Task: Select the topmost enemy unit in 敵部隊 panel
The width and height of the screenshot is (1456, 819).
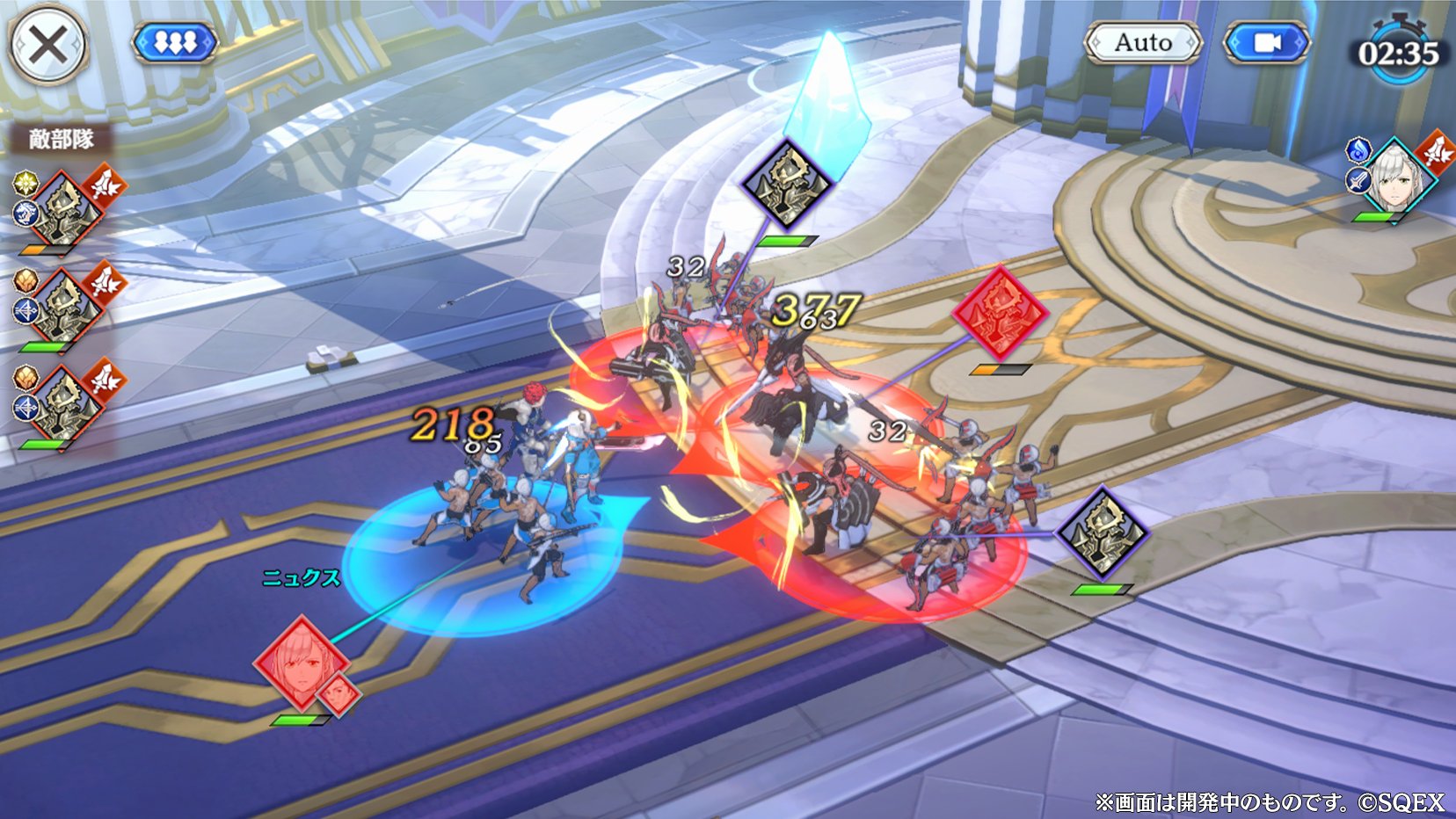Action: (x=62, y=209)
